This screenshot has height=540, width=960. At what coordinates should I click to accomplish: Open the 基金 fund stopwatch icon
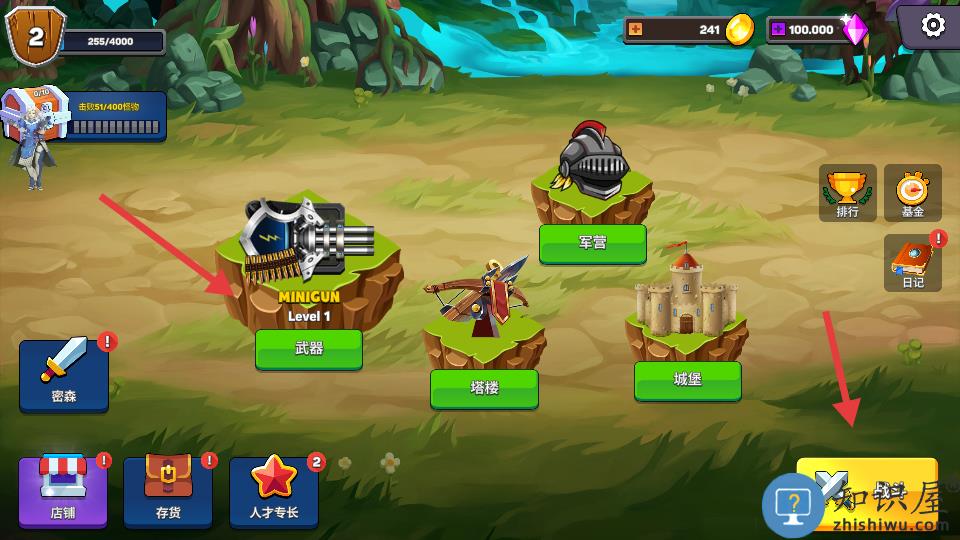pos(912,193)
